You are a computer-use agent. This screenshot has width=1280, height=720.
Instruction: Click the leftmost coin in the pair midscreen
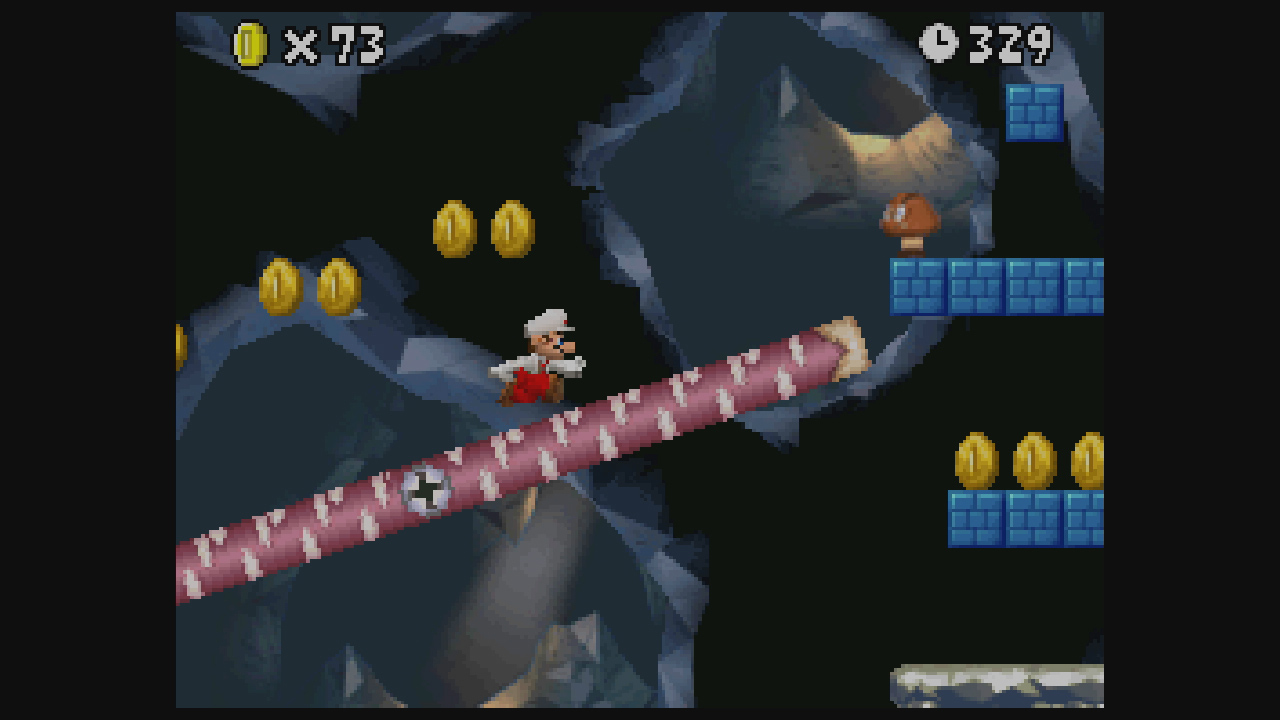pyautogui.click(x=453, y=228)
